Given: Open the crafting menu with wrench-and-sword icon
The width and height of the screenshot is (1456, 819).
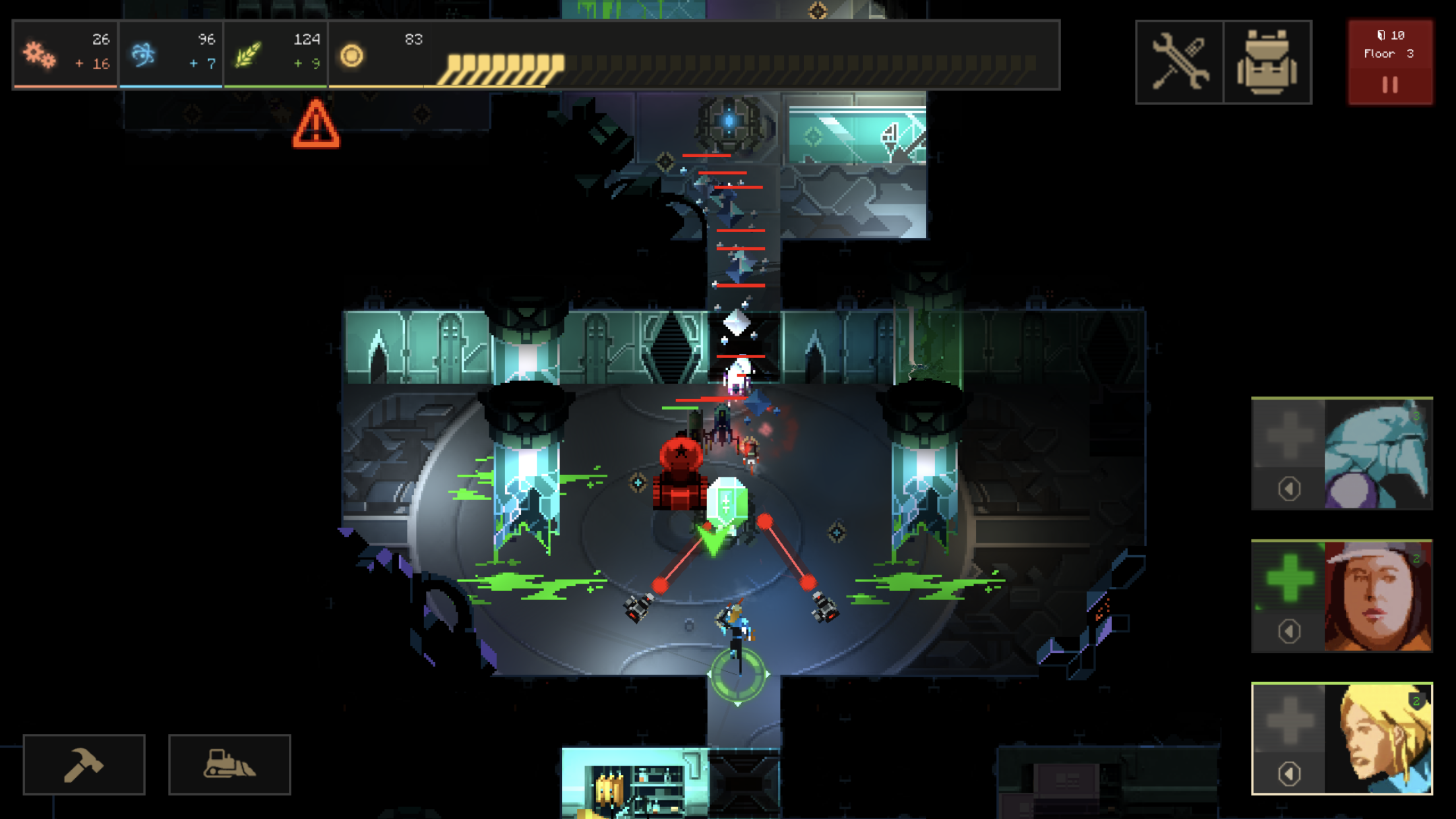Looking at the screenshot, I should pos(1179,59).
